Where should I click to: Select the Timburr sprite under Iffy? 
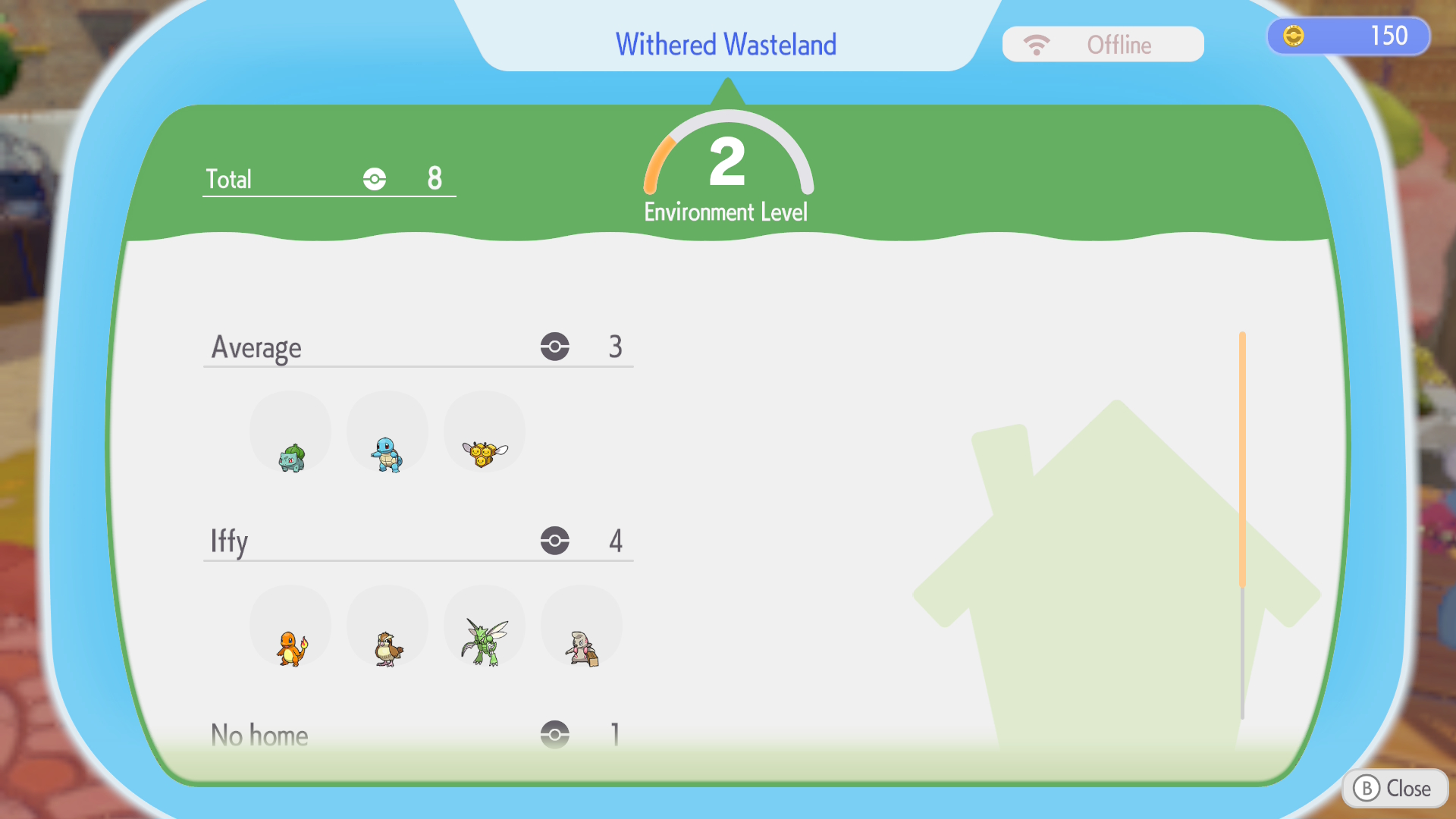click(x=582, y=647)
